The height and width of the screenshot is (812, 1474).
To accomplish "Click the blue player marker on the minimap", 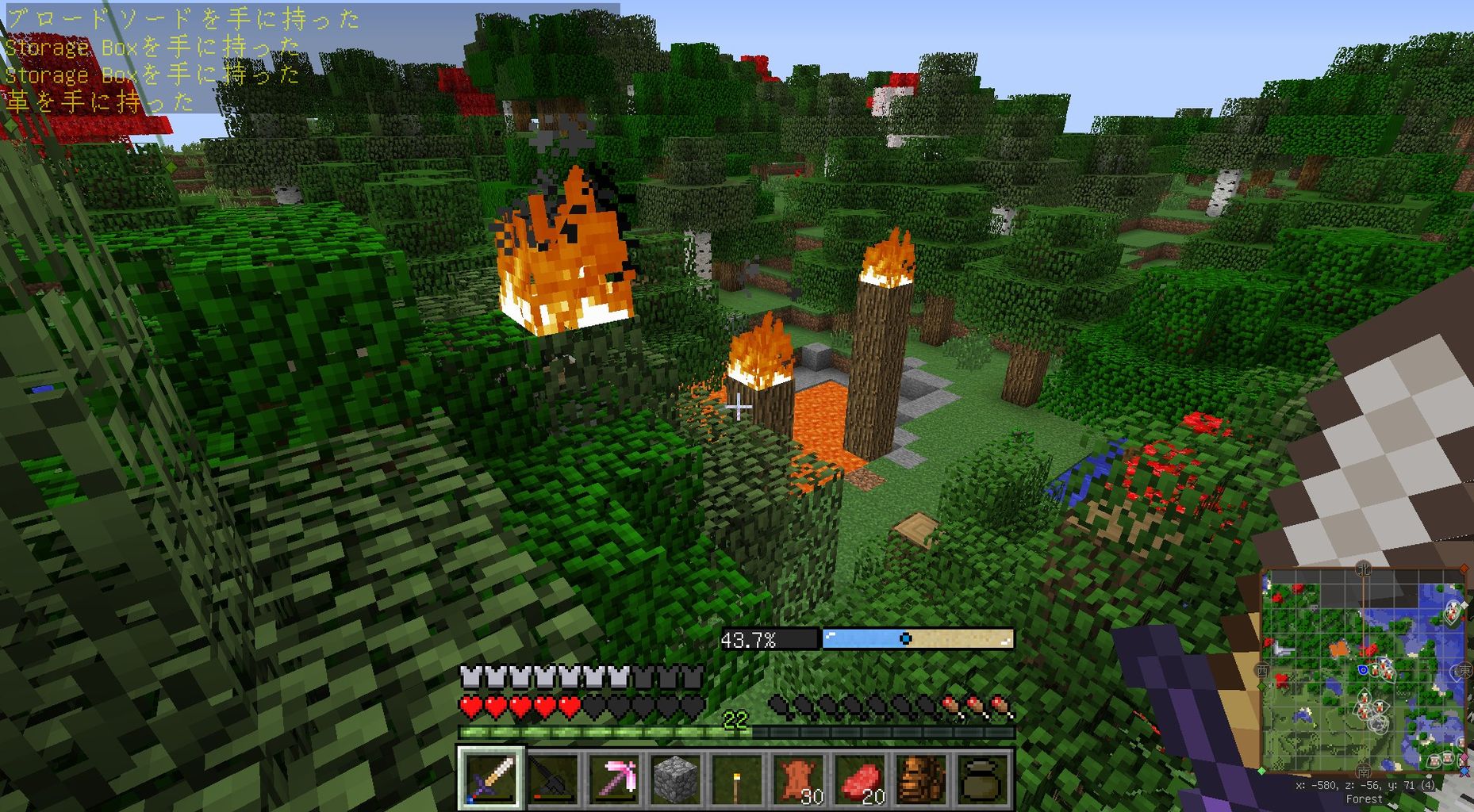I will 1364,671.
